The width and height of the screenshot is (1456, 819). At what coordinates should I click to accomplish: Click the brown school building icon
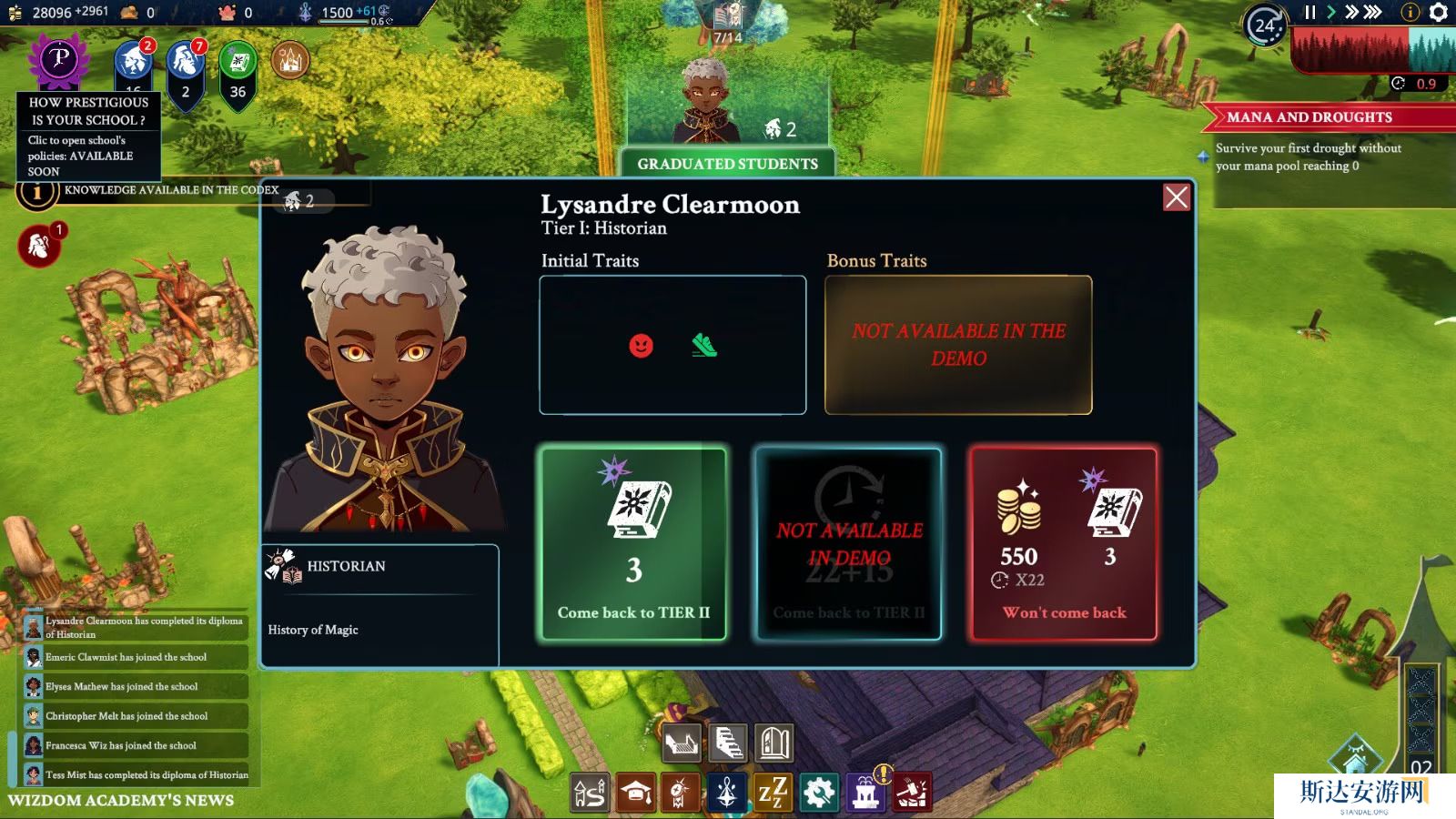[290, 61]
